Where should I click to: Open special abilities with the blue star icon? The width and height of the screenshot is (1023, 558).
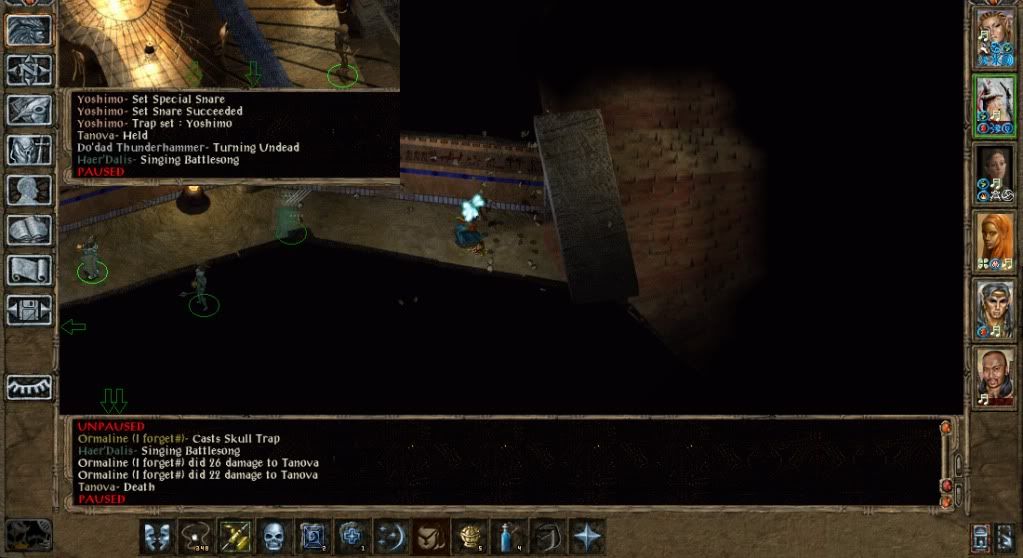point(586,535)
